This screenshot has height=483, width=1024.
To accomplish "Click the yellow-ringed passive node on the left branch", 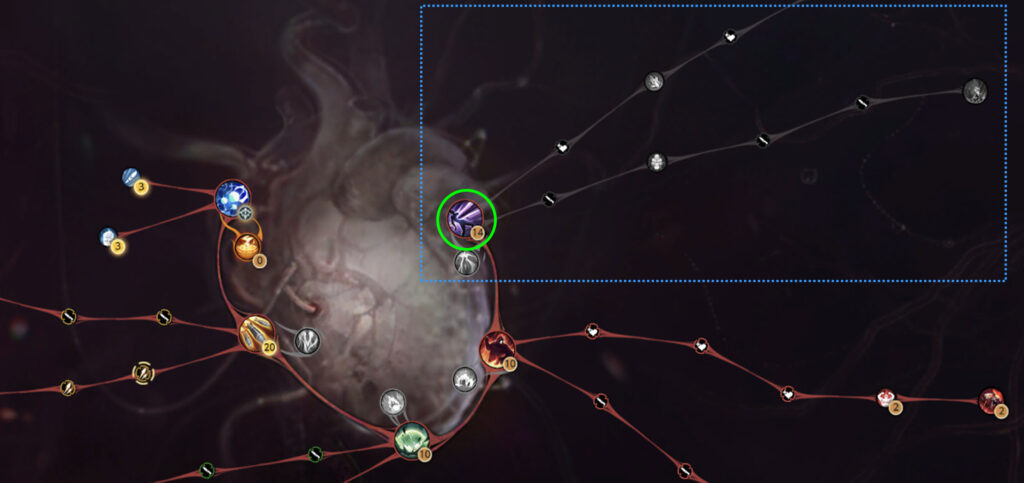I will pyautogui.click(x=144, y=373).
